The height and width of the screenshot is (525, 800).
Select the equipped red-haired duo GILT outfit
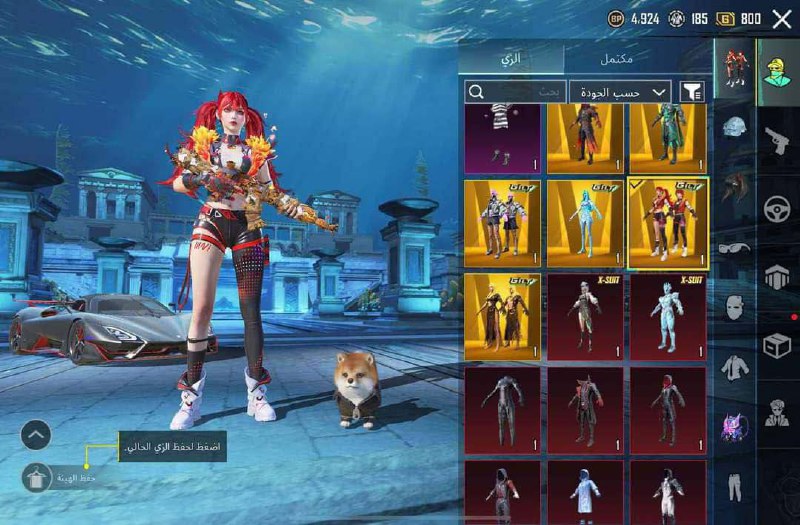click(668, 224)
